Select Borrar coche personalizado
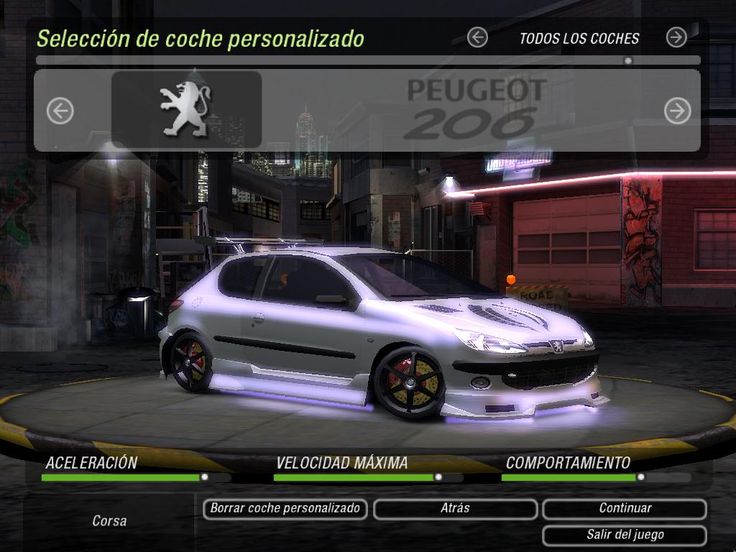The image size is (736, 552). (285, 509)
